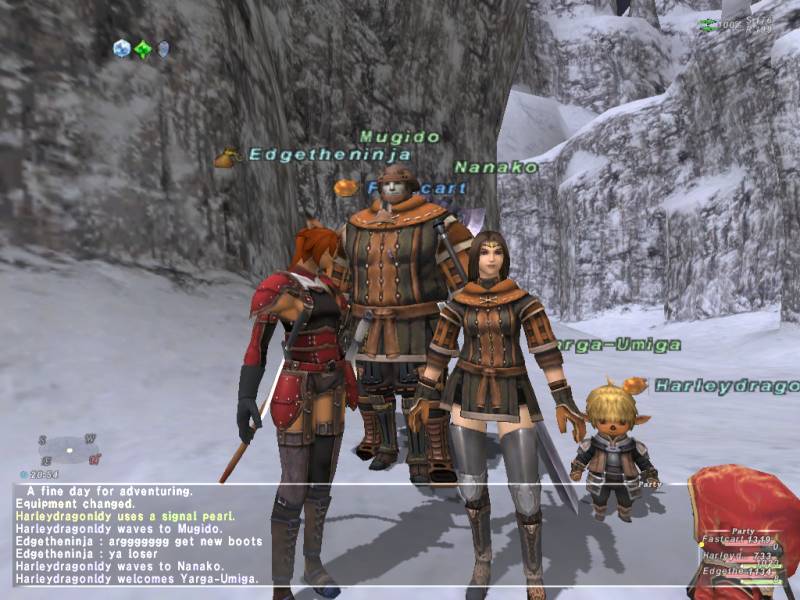Target the Edgetheninja name label
800x600 pixels.
pos(330,155)
